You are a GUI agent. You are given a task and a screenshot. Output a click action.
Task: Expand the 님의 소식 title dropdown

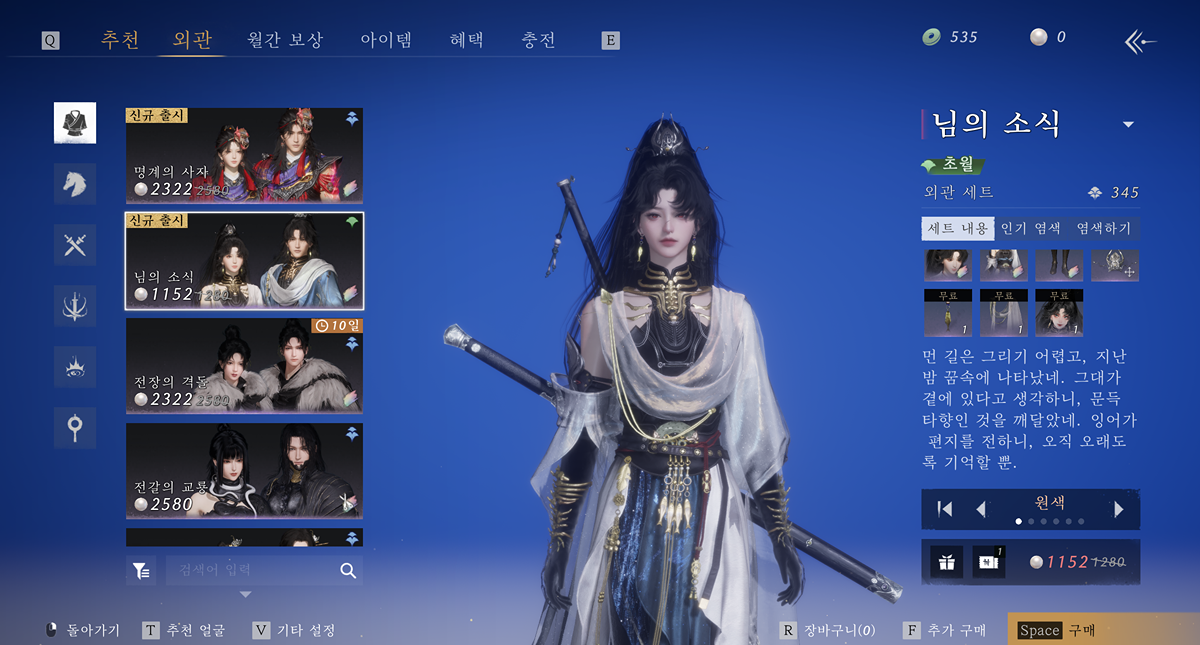1128,125
